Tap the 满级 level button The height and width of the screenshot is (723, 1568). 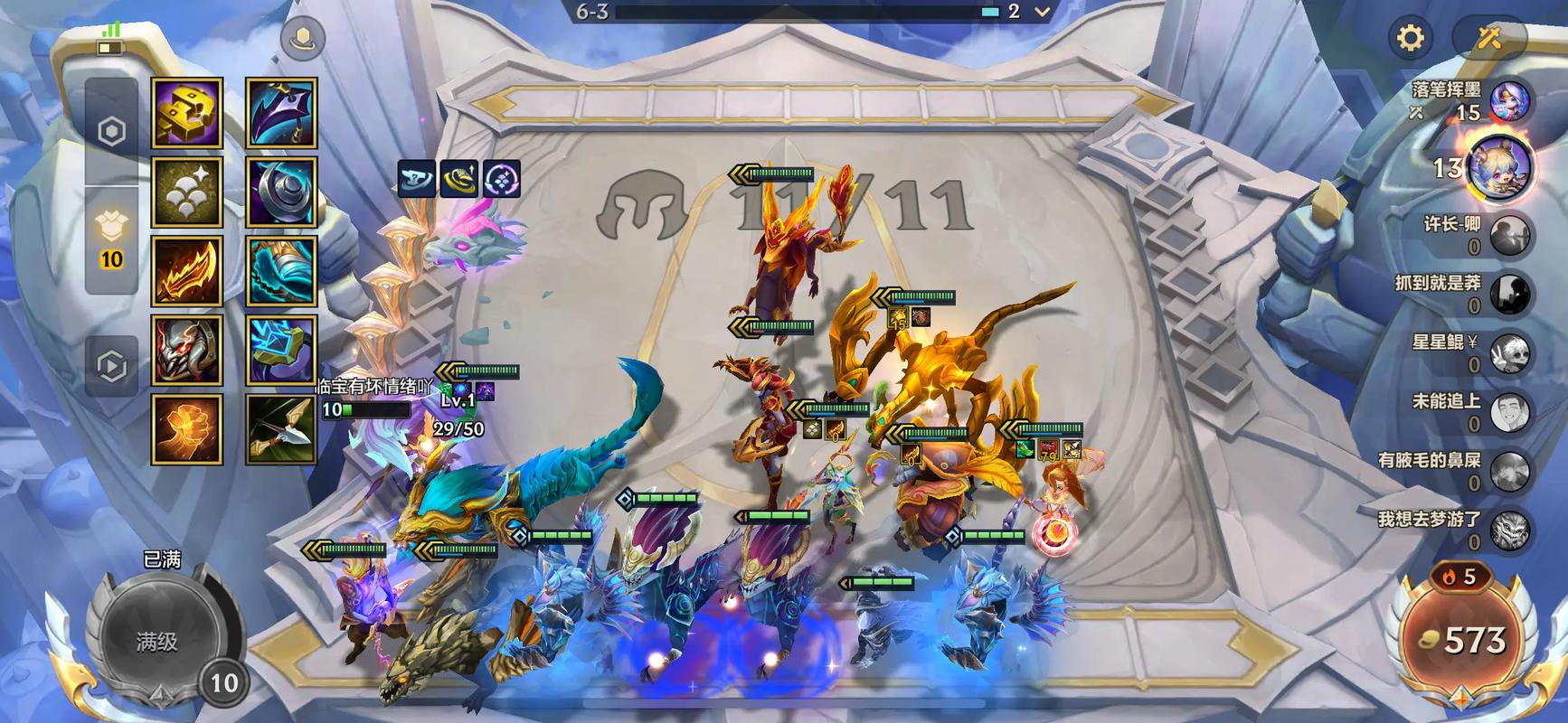click(x=157, y=640)
